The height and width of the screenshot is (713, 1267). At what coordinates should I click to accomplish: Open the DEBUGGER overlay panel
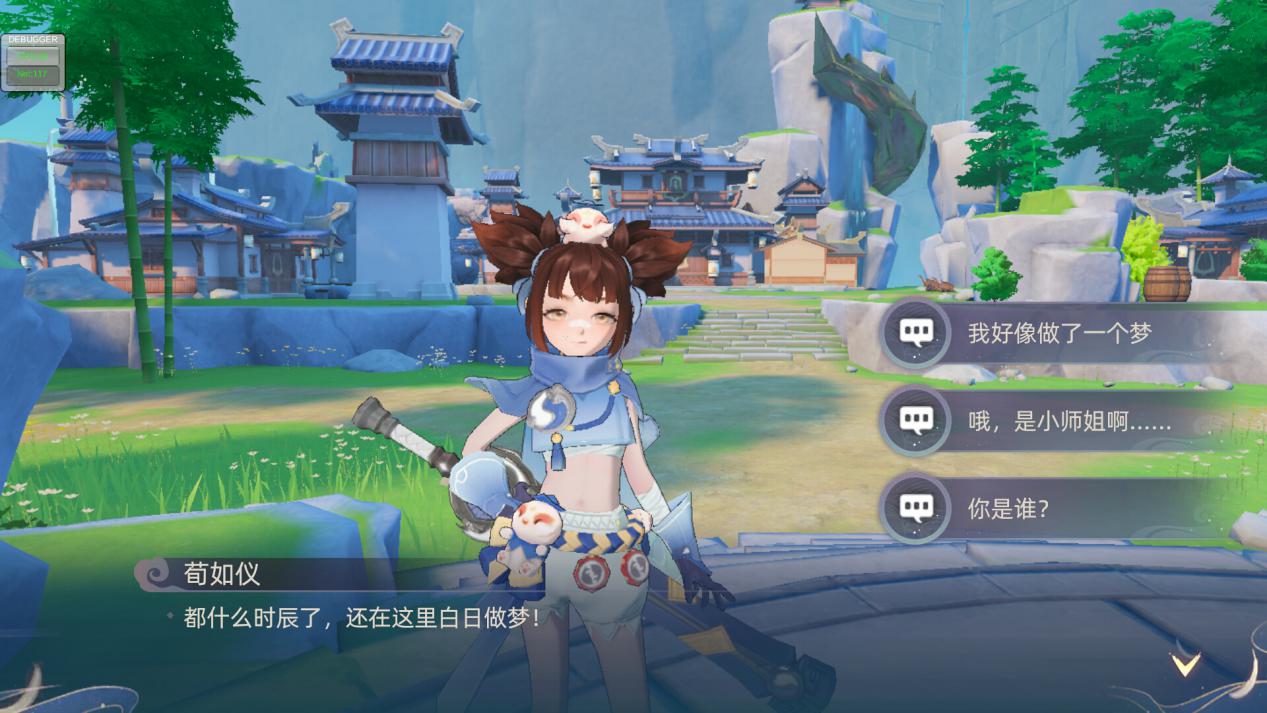(33, 62)
